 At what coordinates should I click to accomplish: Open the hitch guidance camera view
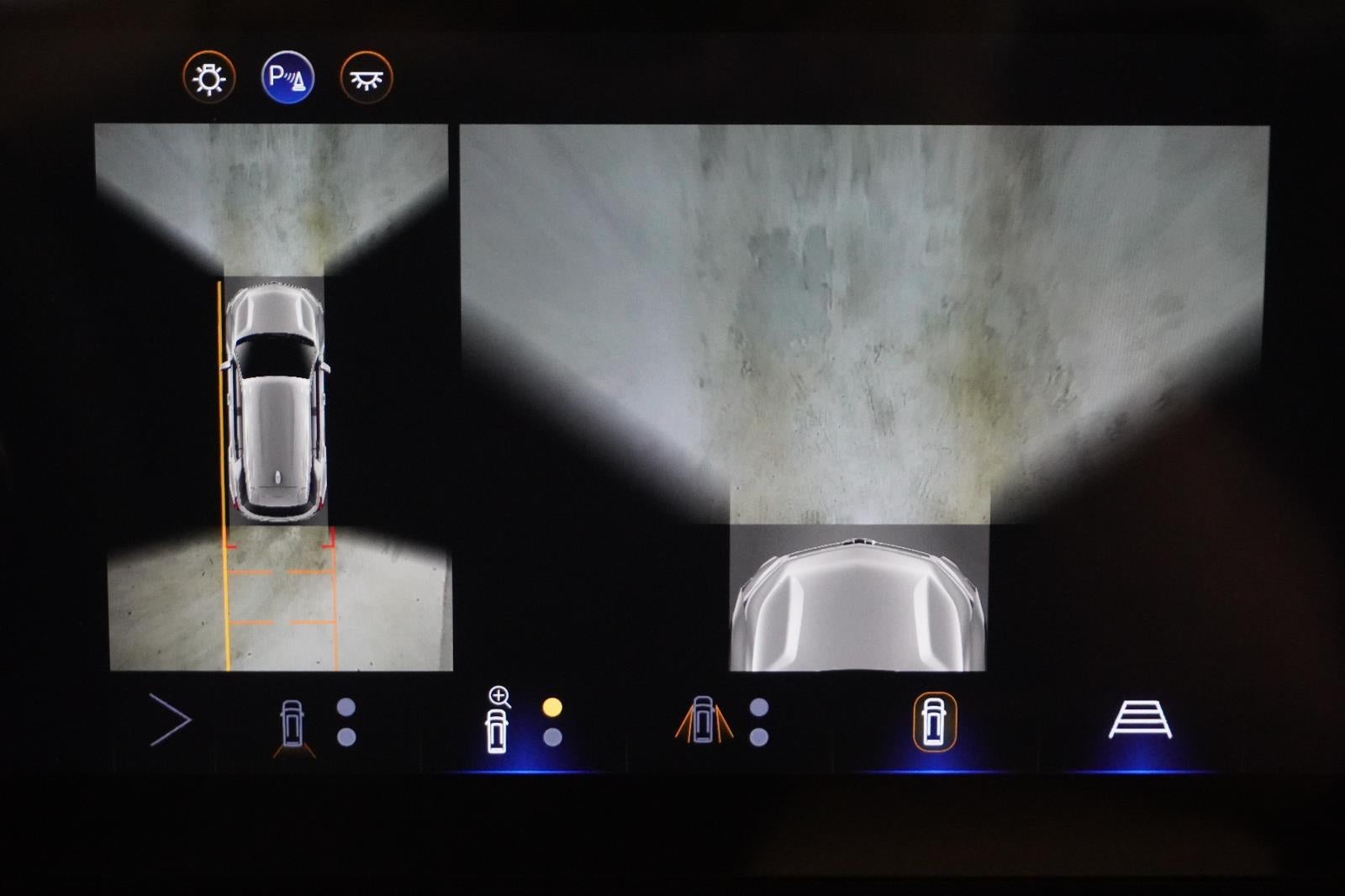point(1142,720)
